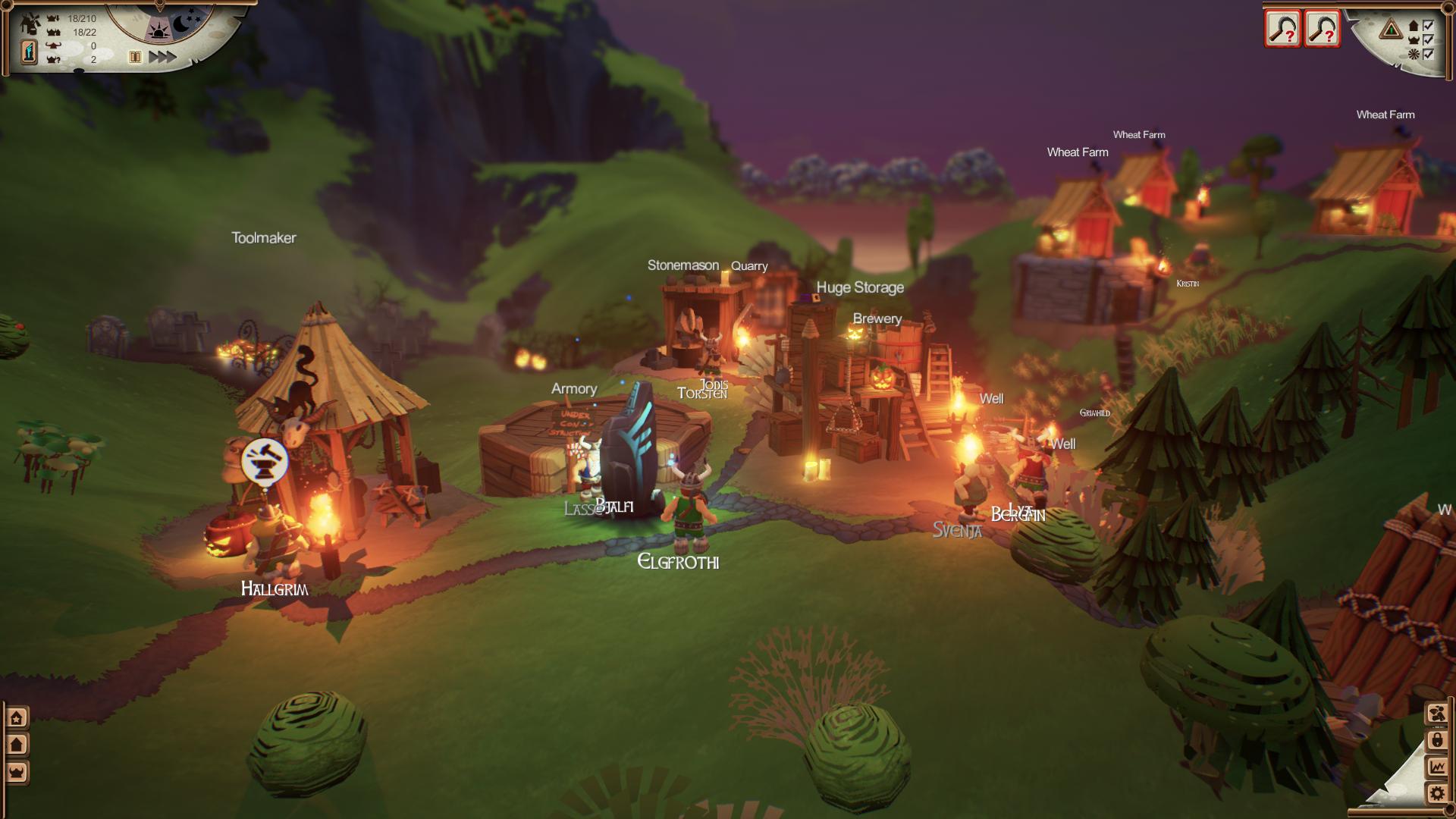Open the gear settings menu
The image size is (1456, 819).
coord(1437,794)
